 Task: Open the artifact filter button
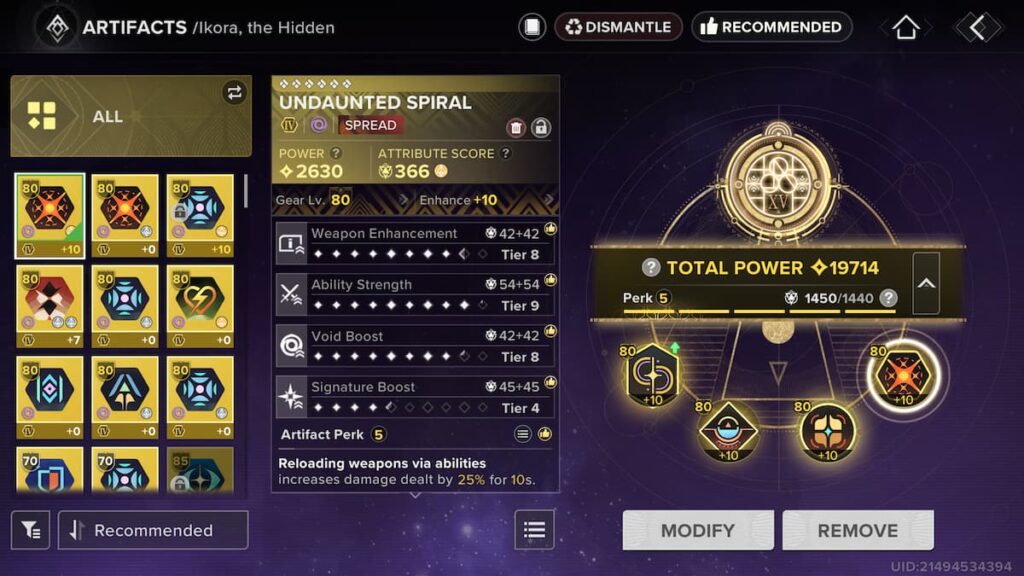tap(31, 530)
